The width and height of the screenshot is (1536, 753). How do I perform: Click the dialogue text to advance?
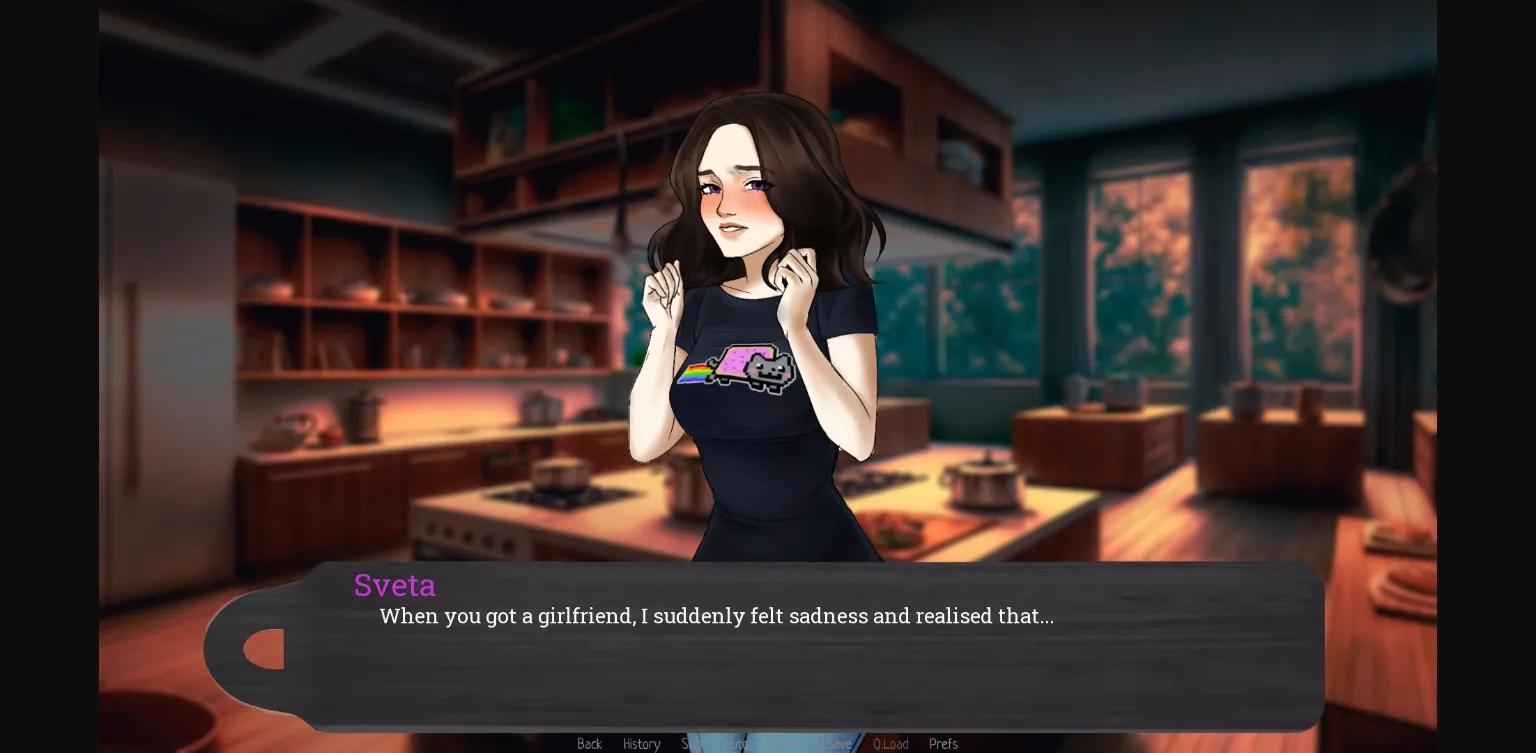point(716,616)
